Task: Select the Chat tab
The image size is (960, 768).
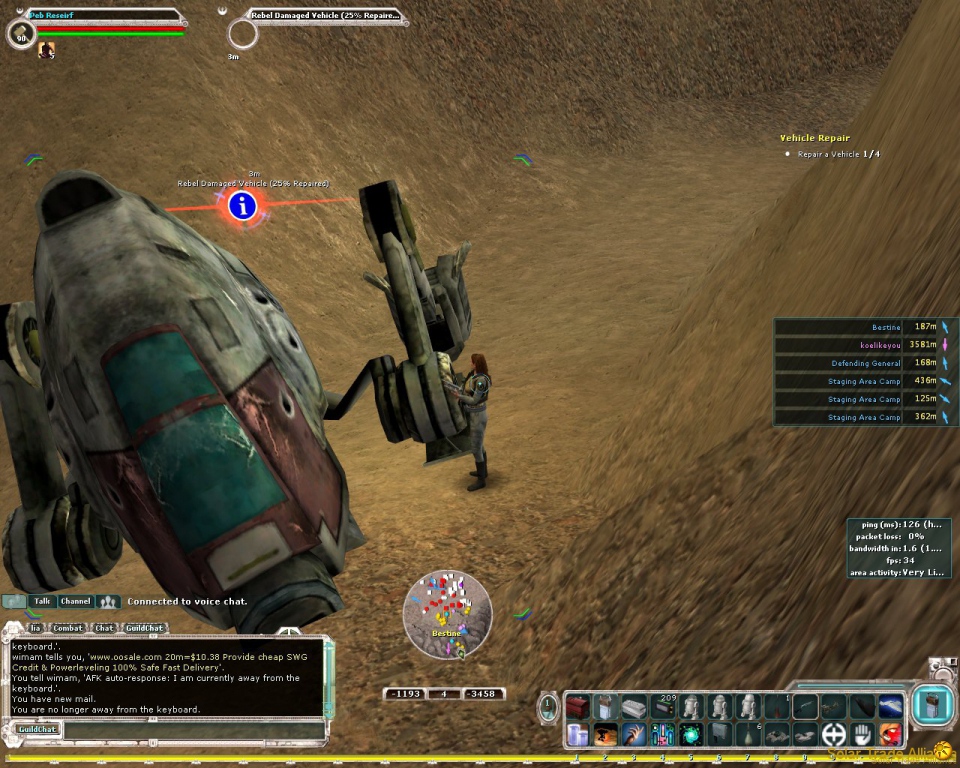Action: coord(104,628)
